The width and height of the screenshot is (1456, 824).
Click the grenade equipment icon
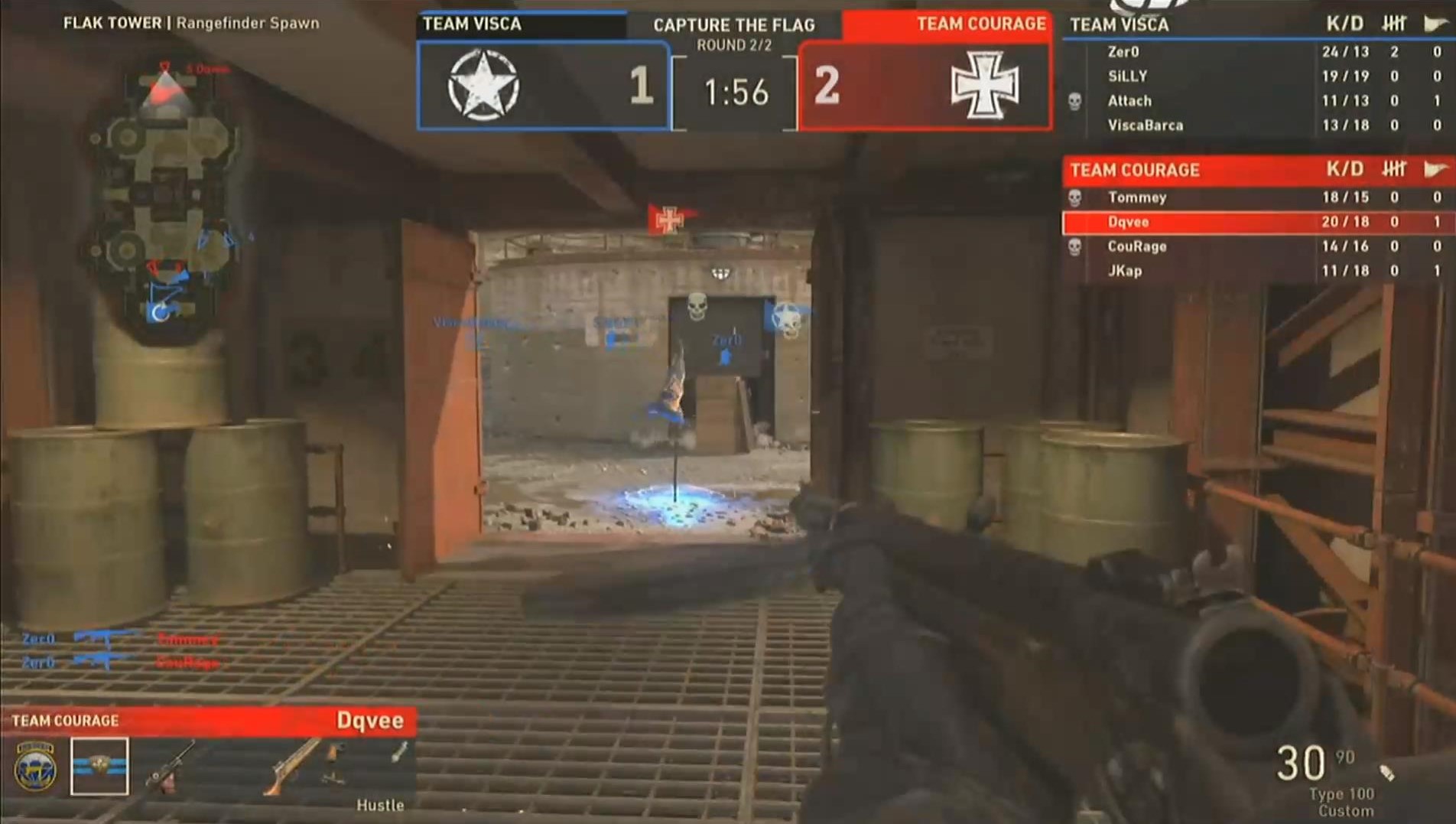pyautogui.click(x=398, y=754)
